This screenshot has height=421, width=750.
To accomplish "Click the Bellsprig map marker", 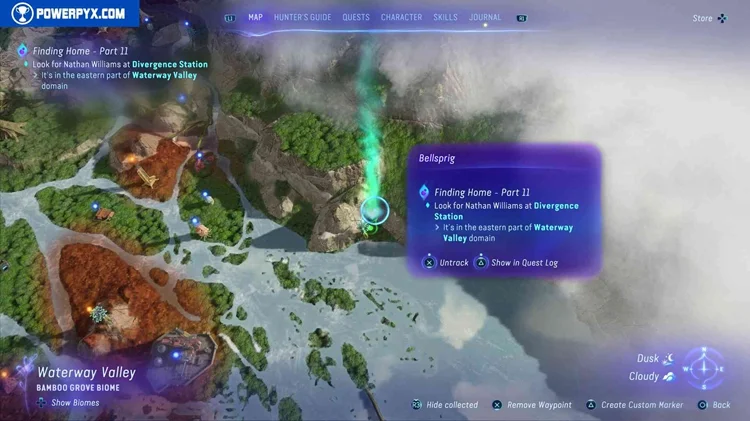I will tap(375, 211).
